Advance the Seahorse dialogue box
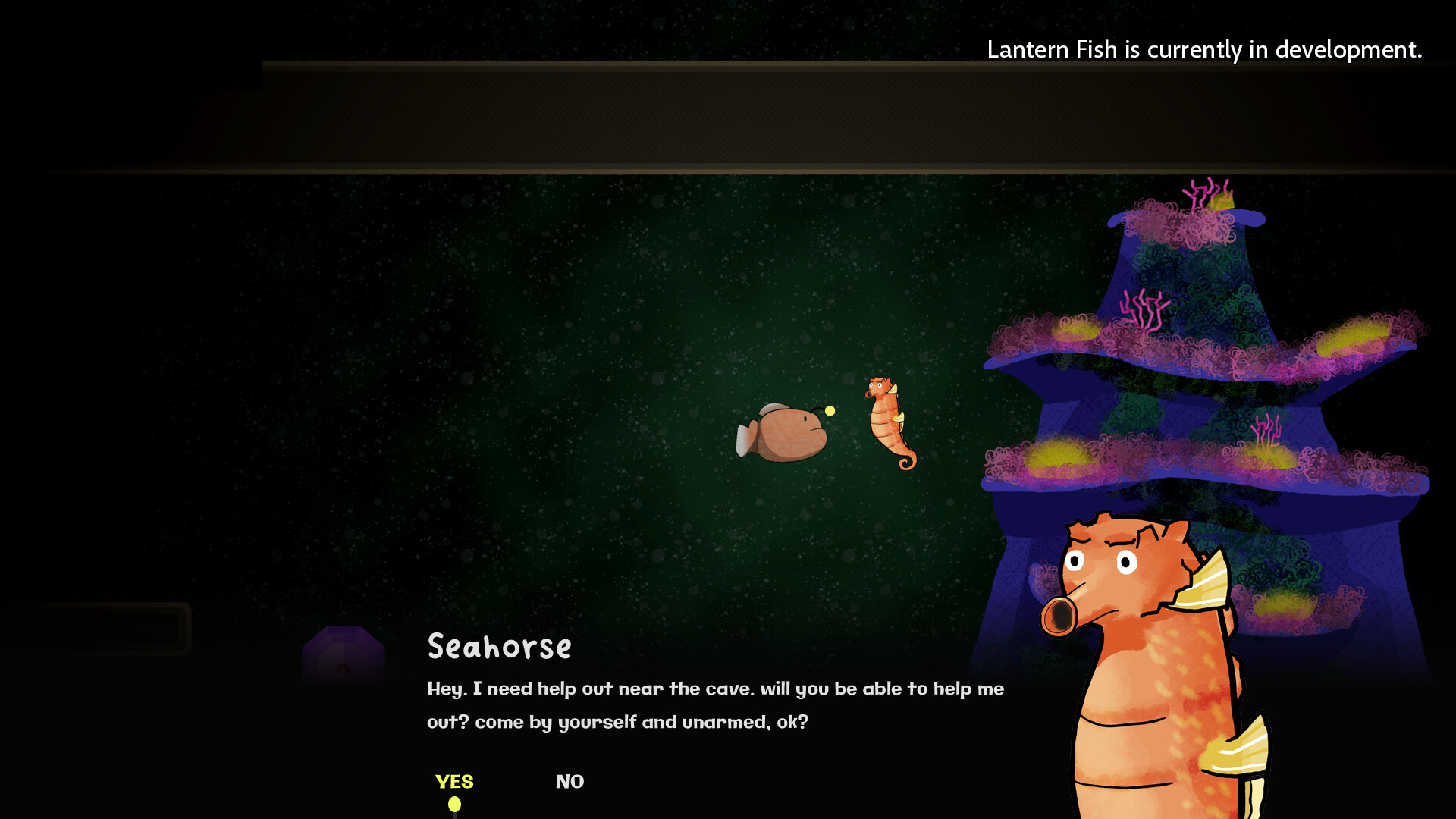 coord(713,705)
